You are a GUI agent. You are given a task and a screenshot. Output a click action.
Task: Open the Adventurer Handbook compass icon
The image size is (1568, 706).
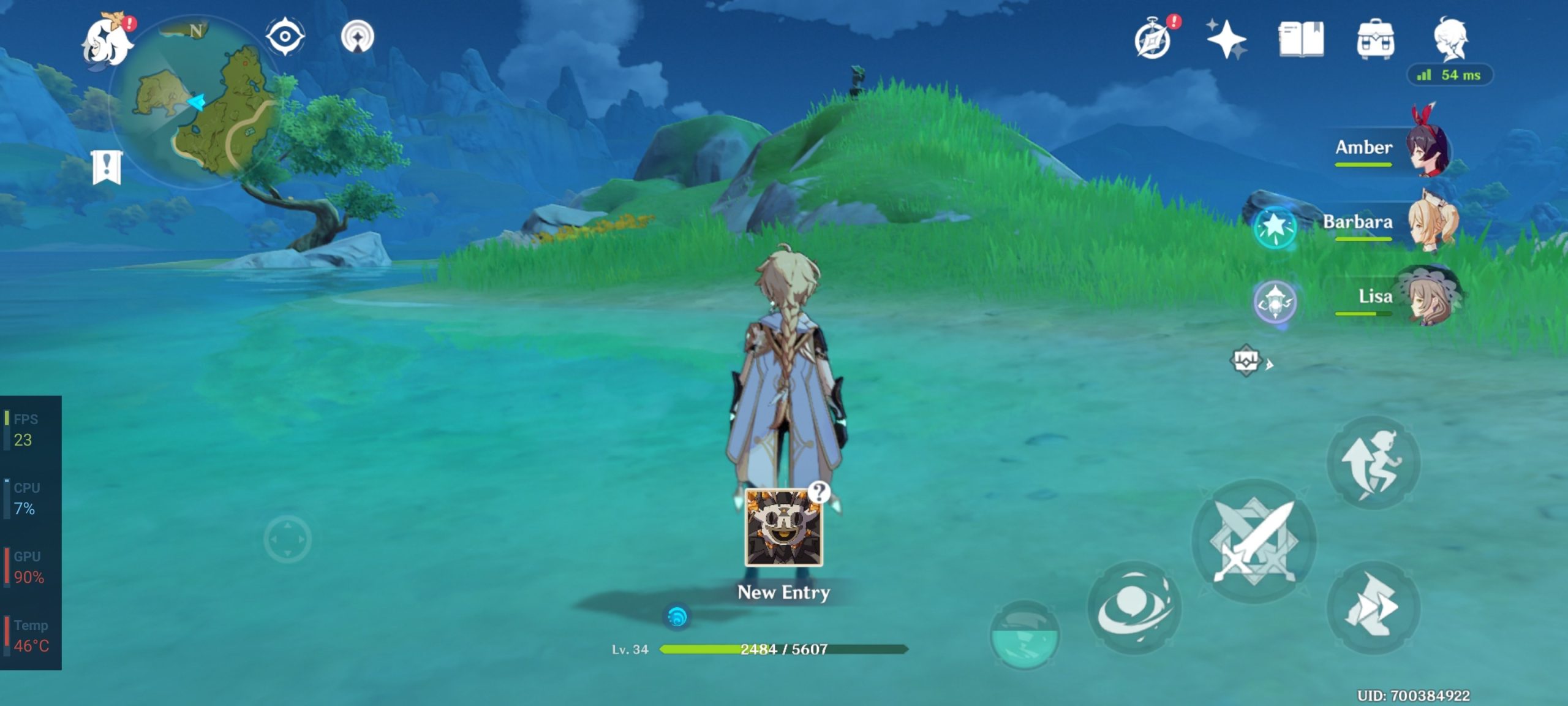click(x=1153, y=40)
